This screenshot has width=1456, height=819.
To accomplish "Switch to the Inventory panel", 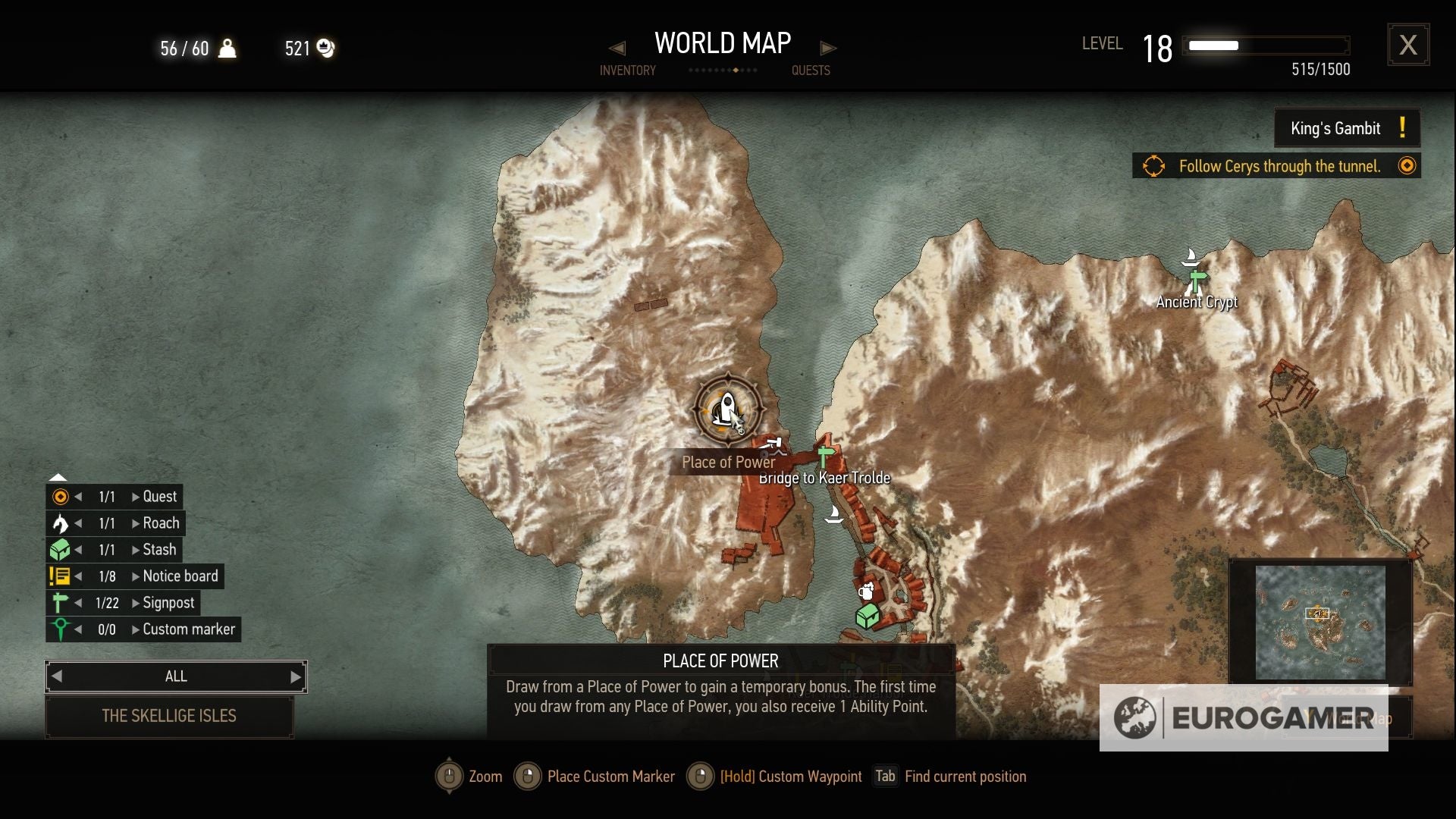I will 628,70.
